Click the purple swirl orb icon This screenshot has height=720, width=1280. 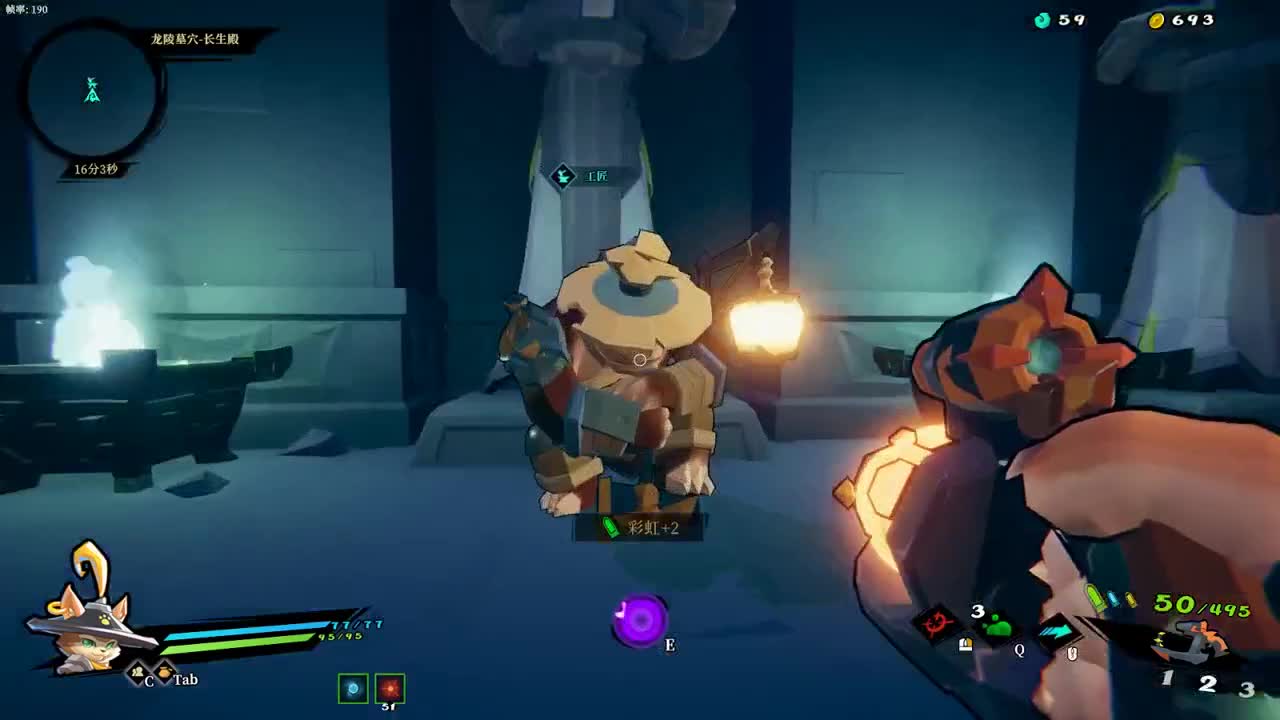(x=640, y=621)
